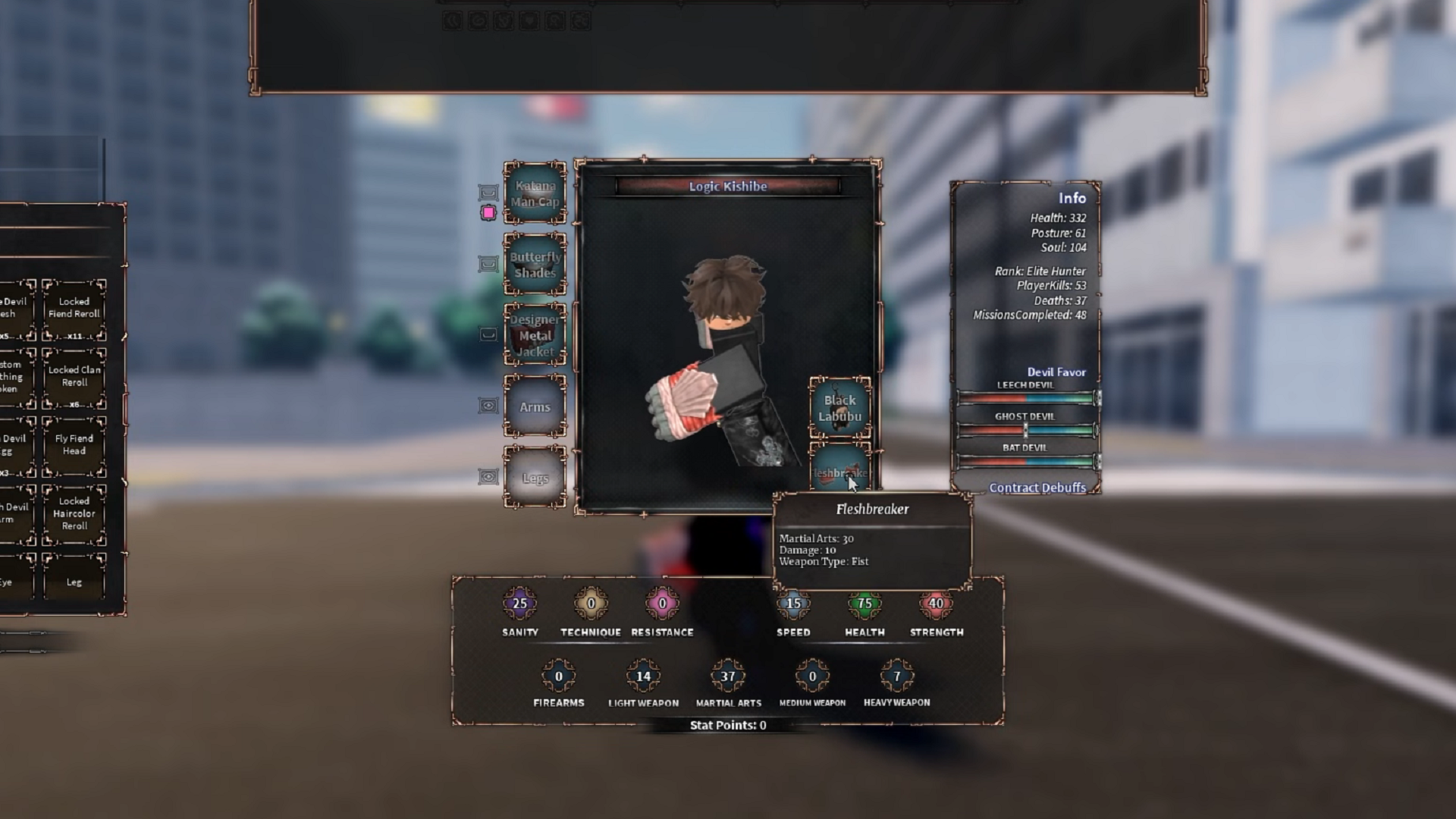Click the Martial Arts stat diamond showing 37
Viewport: 1456px width, 819px height.
[726, 674]
